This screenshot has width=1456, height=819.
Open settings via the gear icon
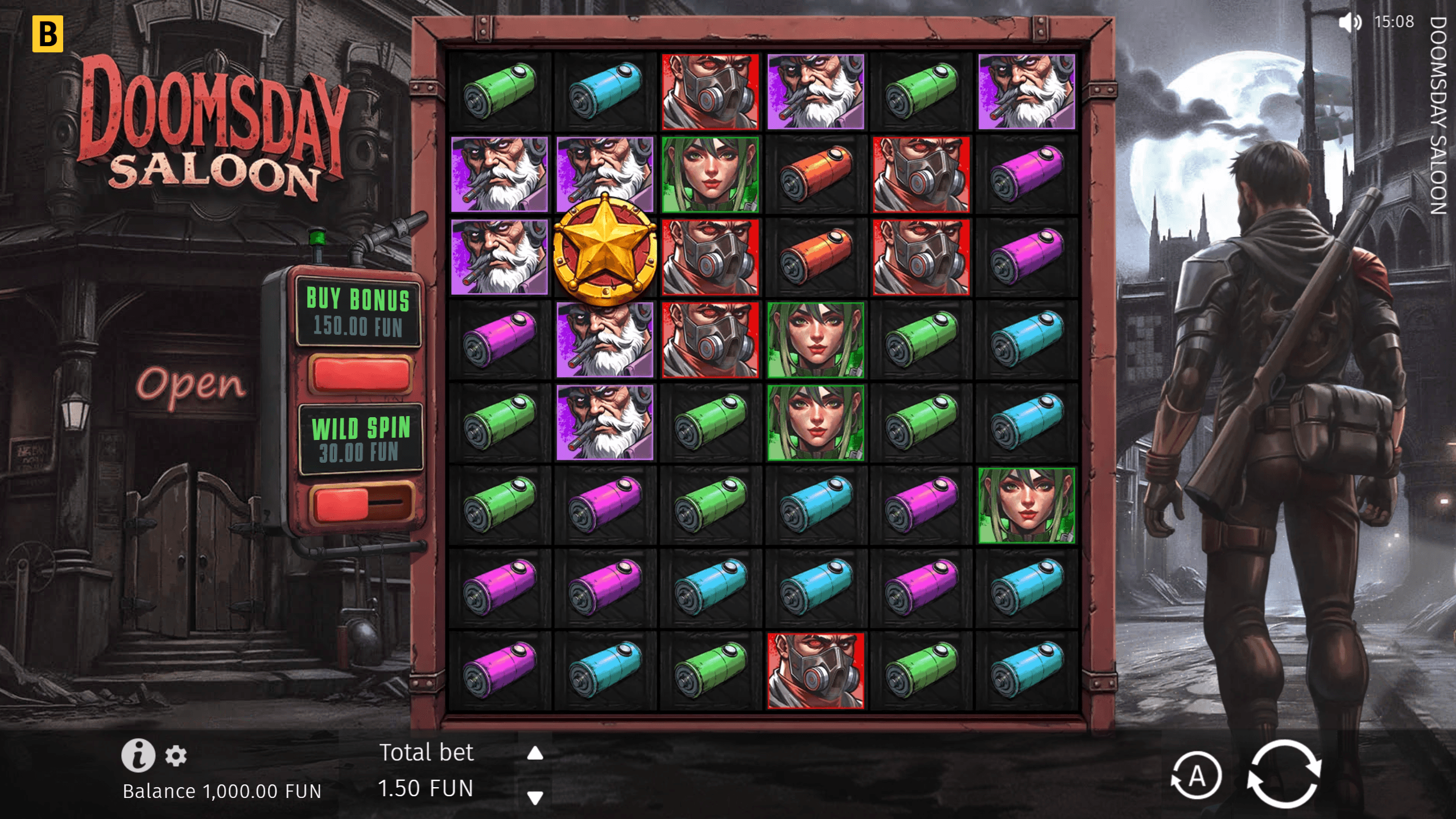176,756
